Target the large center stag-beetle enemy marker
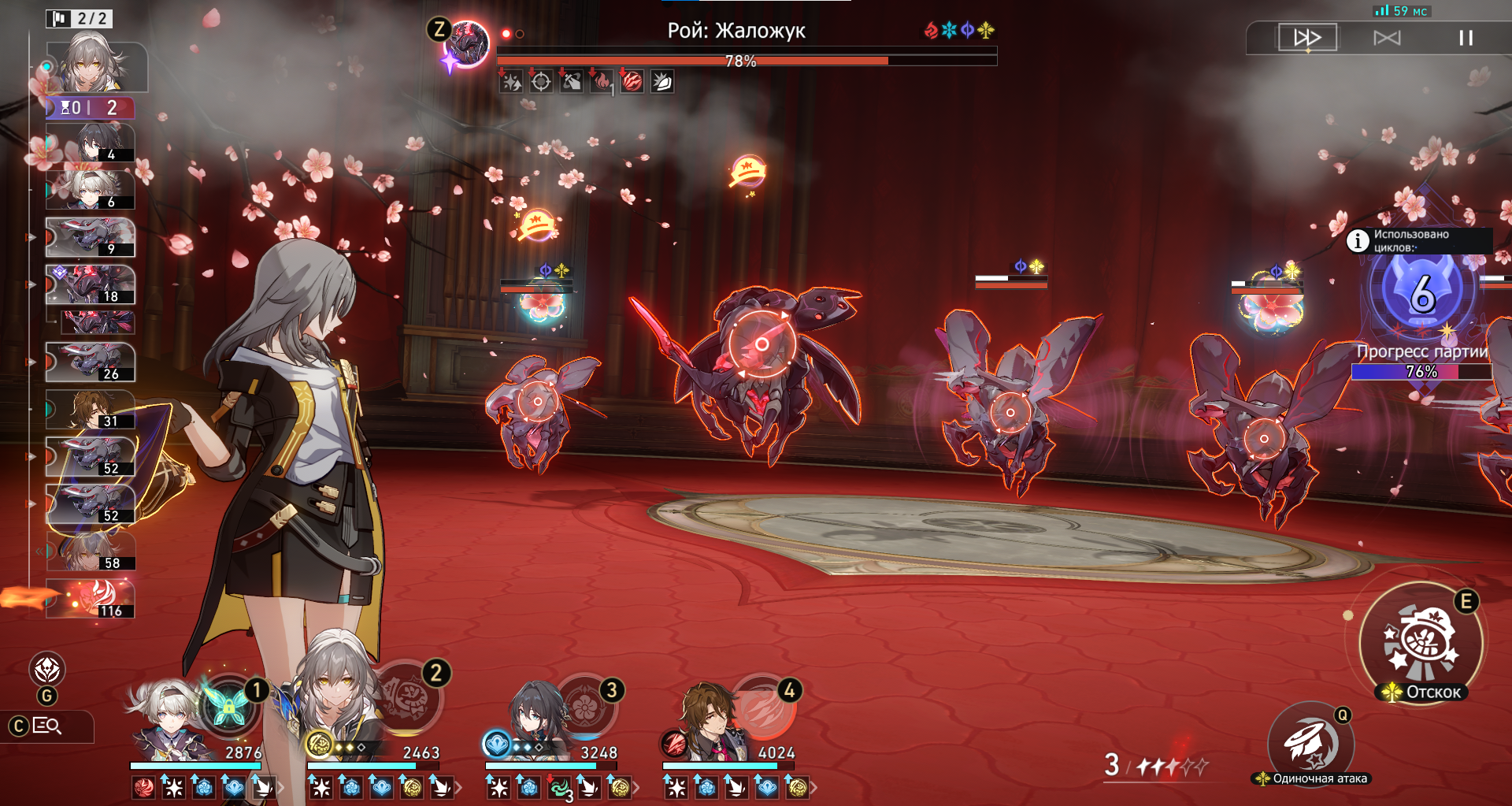 click(762, 344)
